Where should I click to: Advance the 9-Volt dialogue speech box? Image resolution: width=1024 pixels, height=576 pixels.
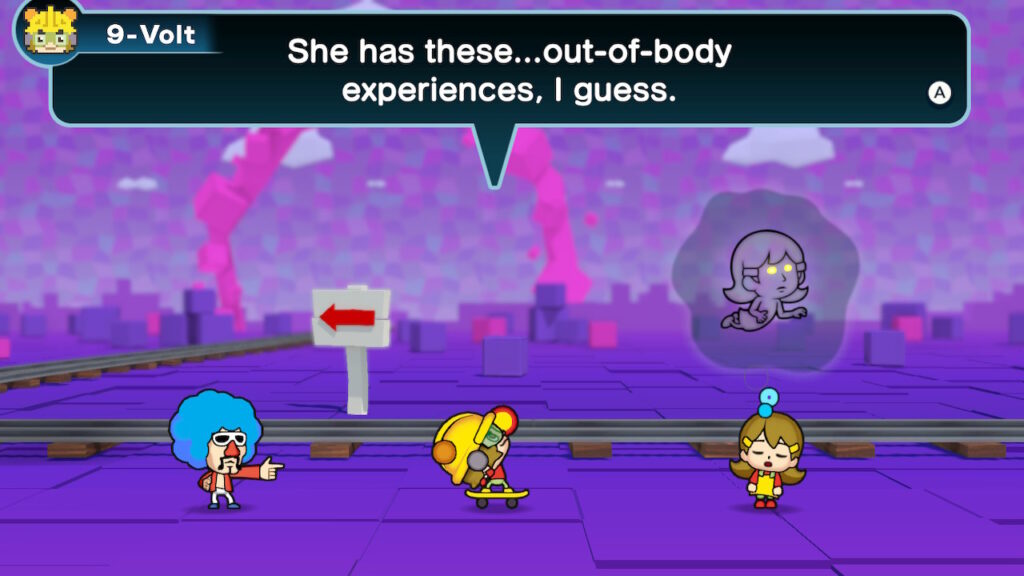939,93
